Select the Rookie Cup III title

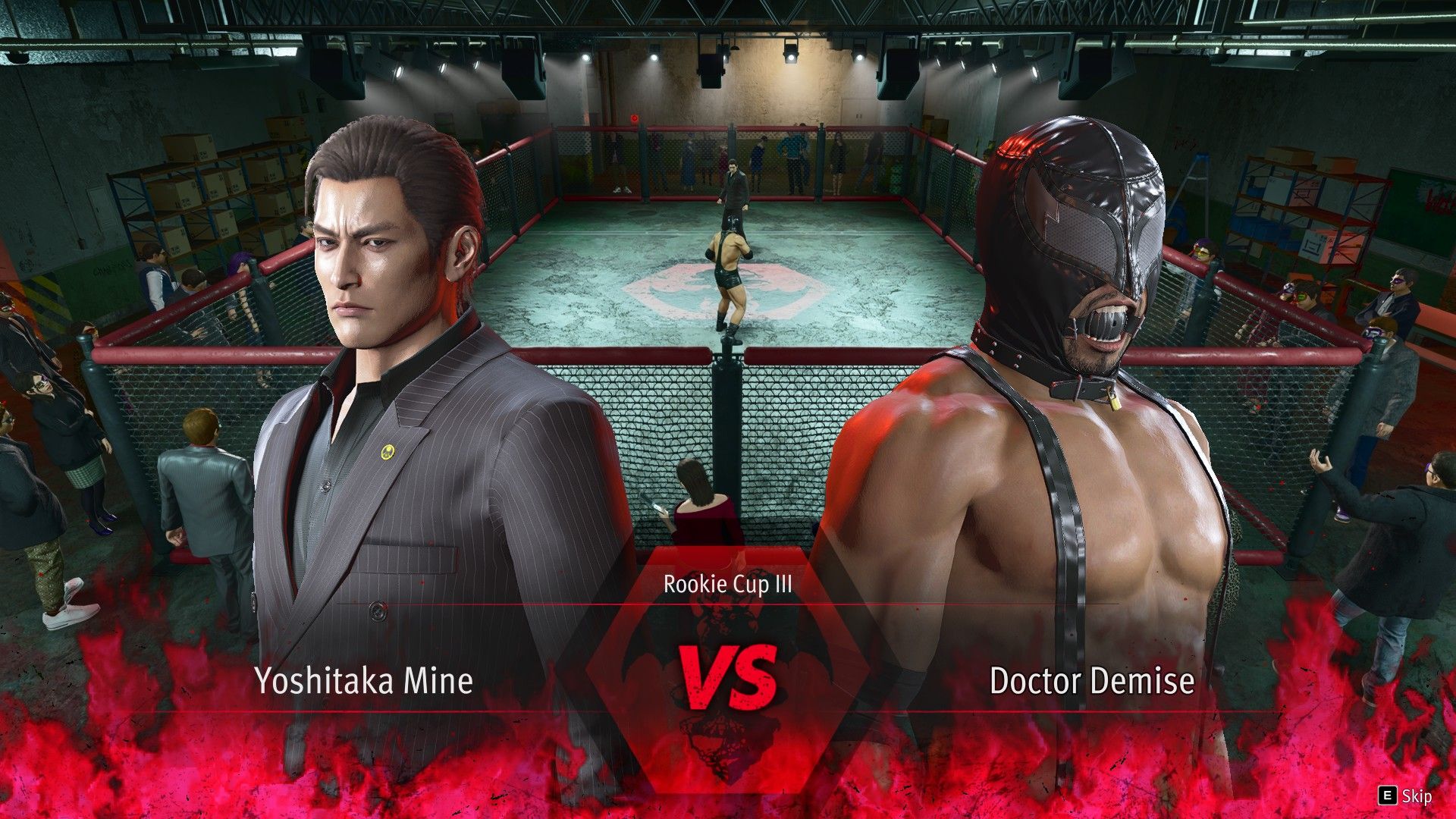[x=726, y=585]
